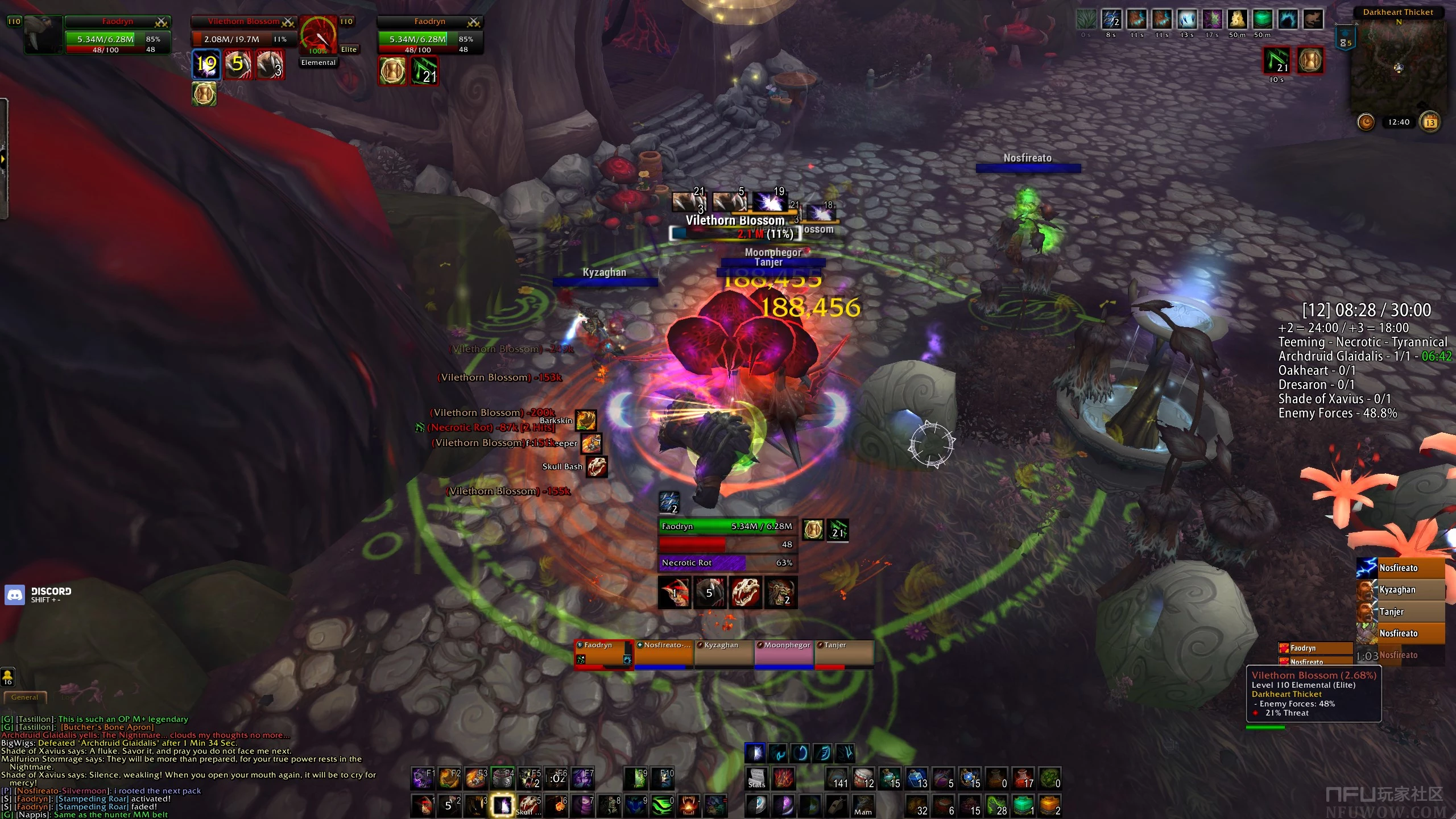Viewport: 1456px width, 819px height.
Task: Select the Vilethorn Blossom target frame
Action: pos(243,33)
